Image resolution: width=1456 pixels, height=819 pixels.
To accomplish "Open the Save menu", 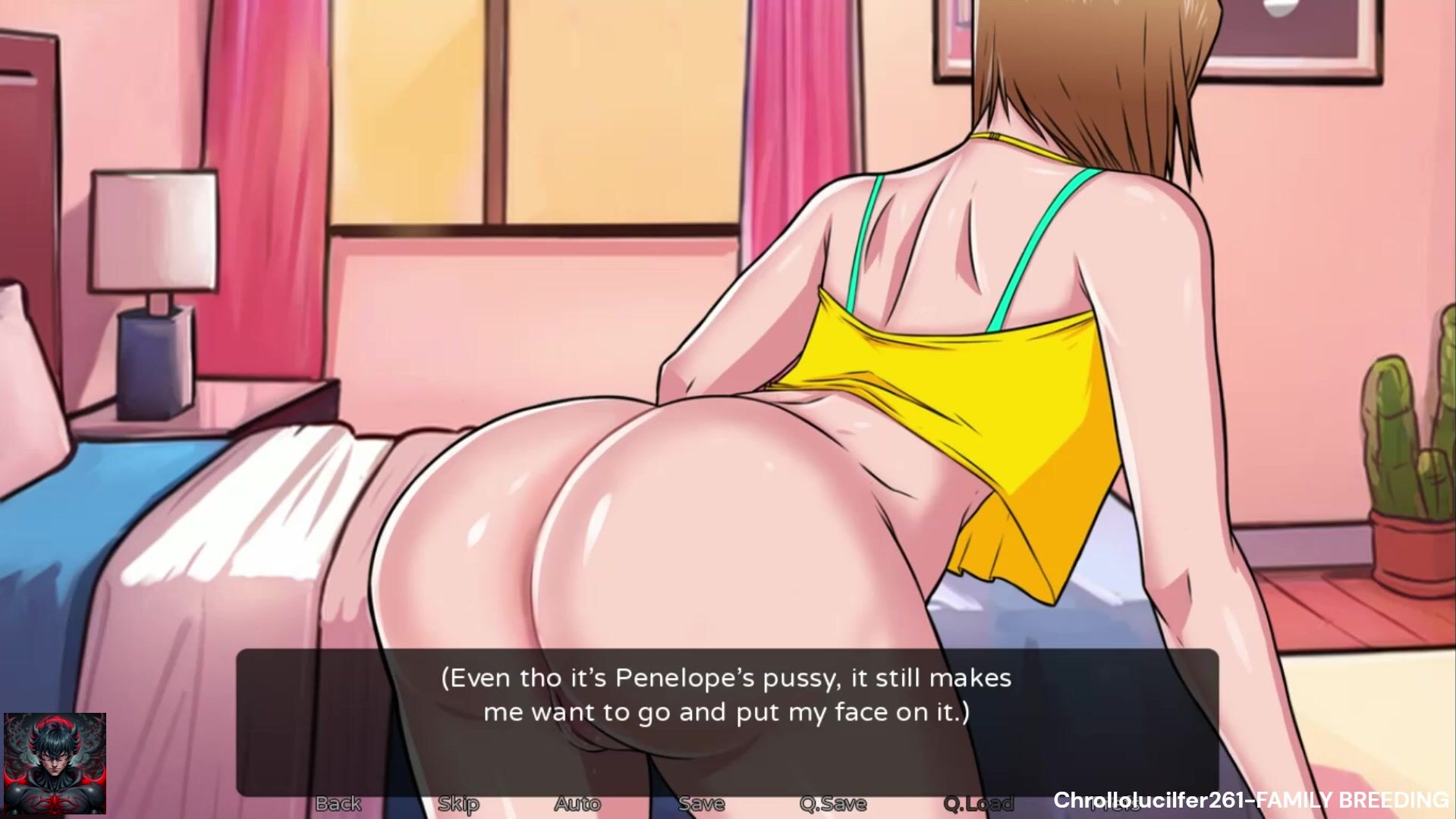I will [700, 803].
